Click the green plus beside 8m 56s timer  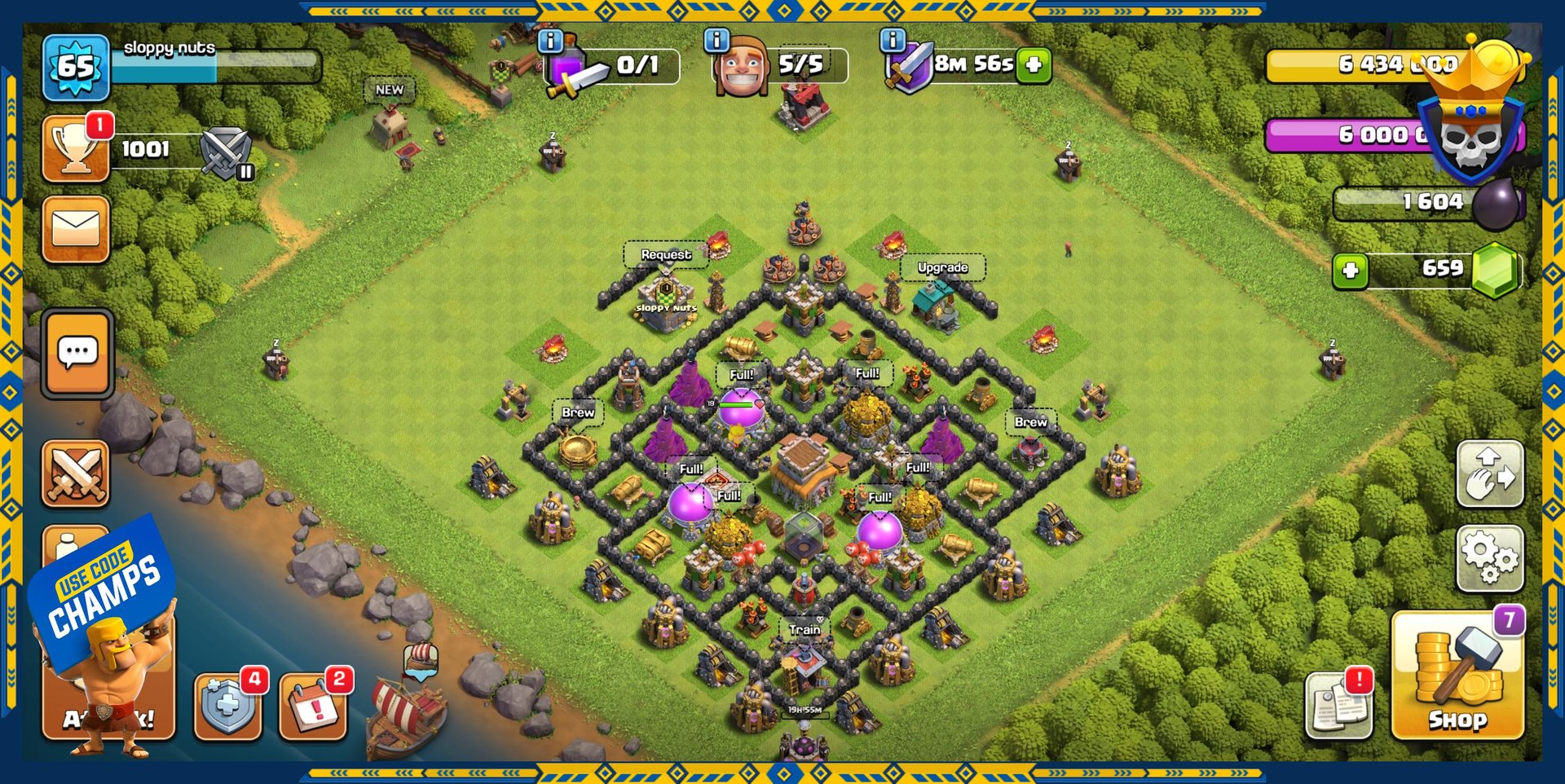tap(1034, 64)
